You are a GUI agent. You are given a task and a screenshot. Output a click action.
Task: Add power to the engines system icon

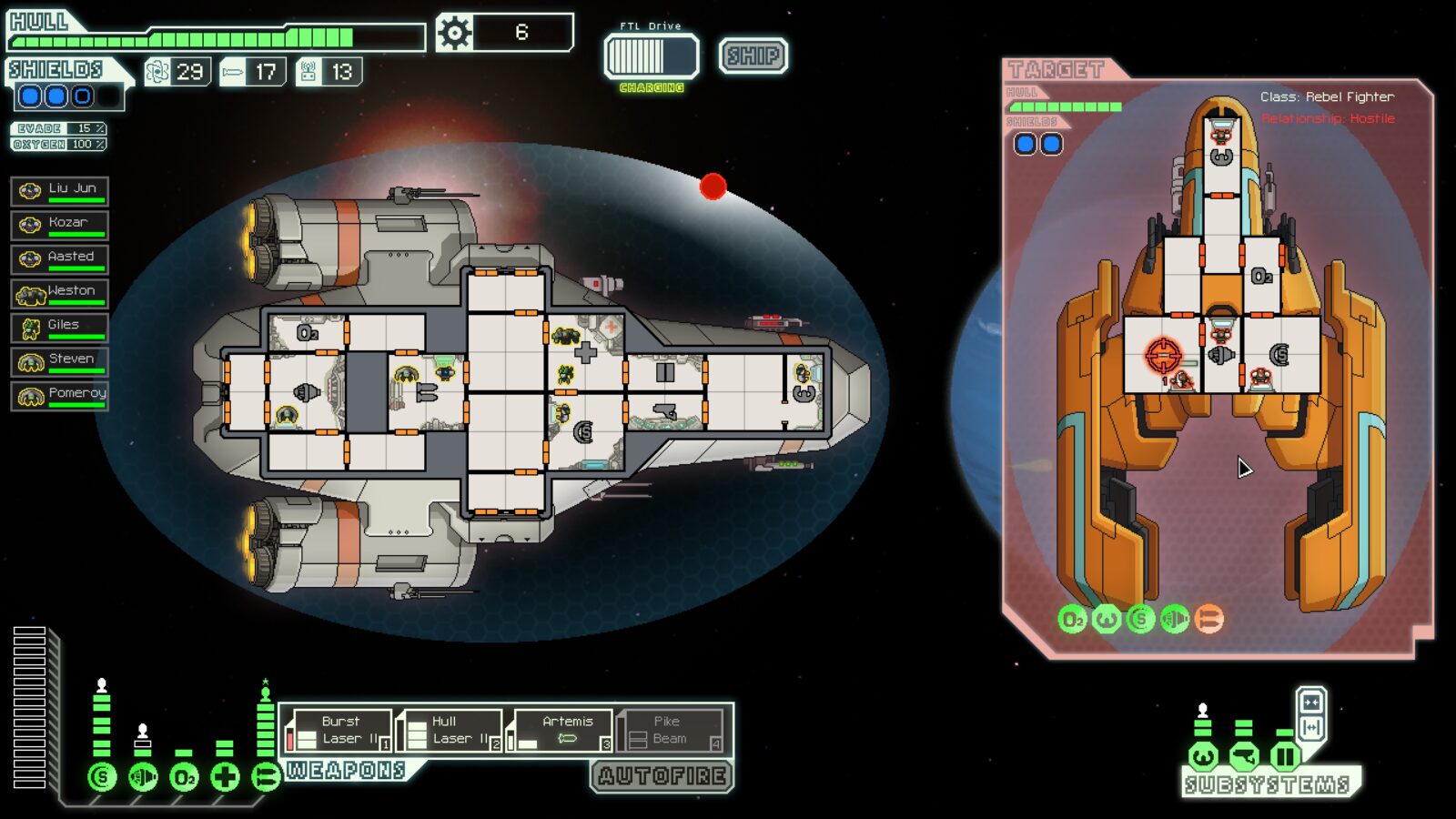(x=143, y=777)
